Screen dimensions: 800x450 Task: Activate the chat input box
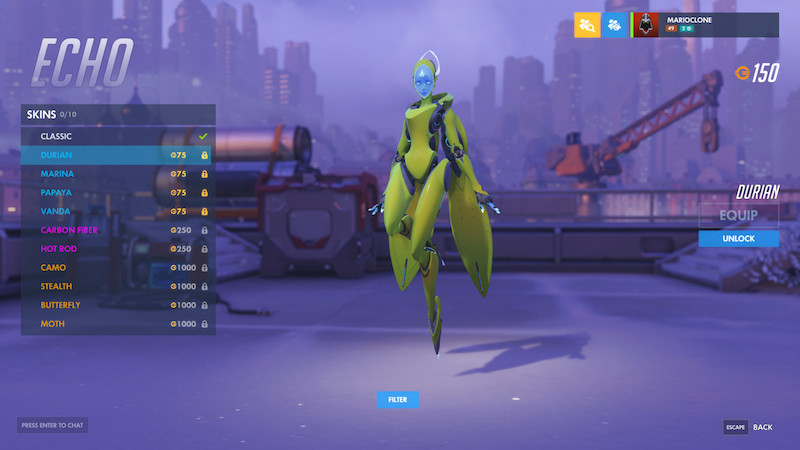tap(52, 426)
